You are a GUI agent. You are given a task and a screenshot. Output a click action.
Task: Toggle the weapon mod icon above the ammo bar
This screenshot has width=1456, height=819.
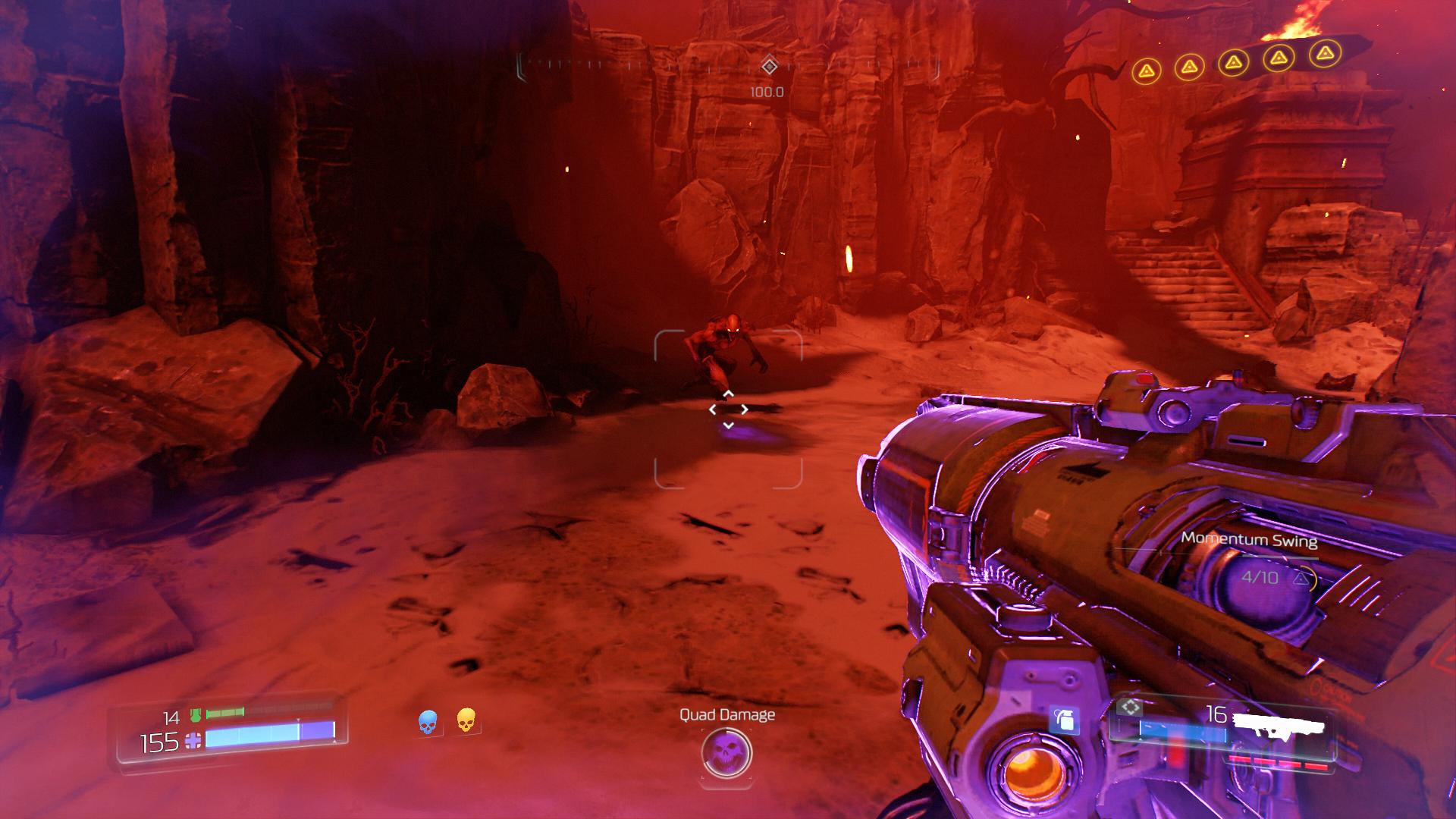(x=1131, y=708)
